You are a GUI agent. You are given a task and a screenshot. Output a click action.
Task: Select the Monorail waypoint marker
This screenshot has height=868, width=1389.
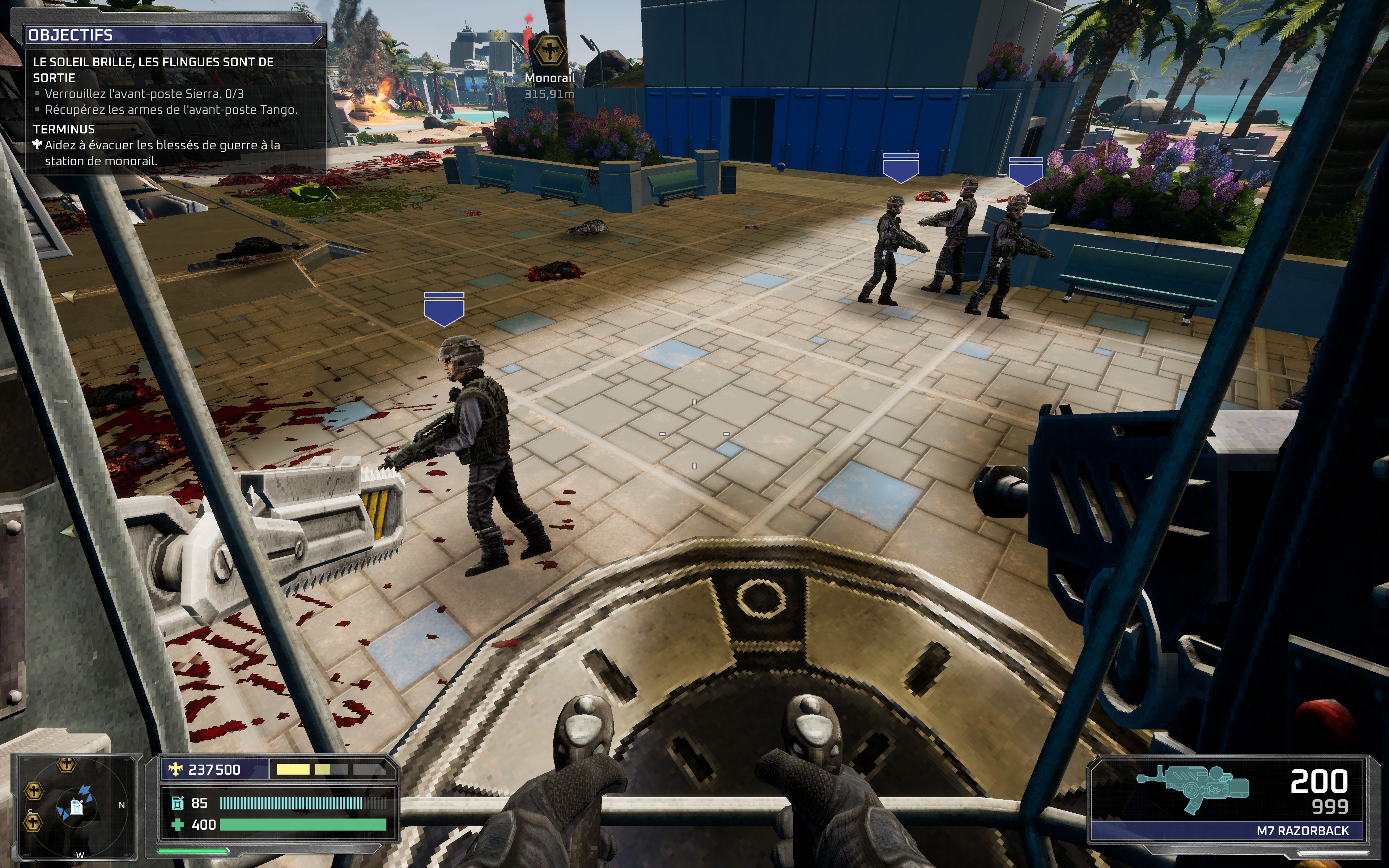coord(549,52)
